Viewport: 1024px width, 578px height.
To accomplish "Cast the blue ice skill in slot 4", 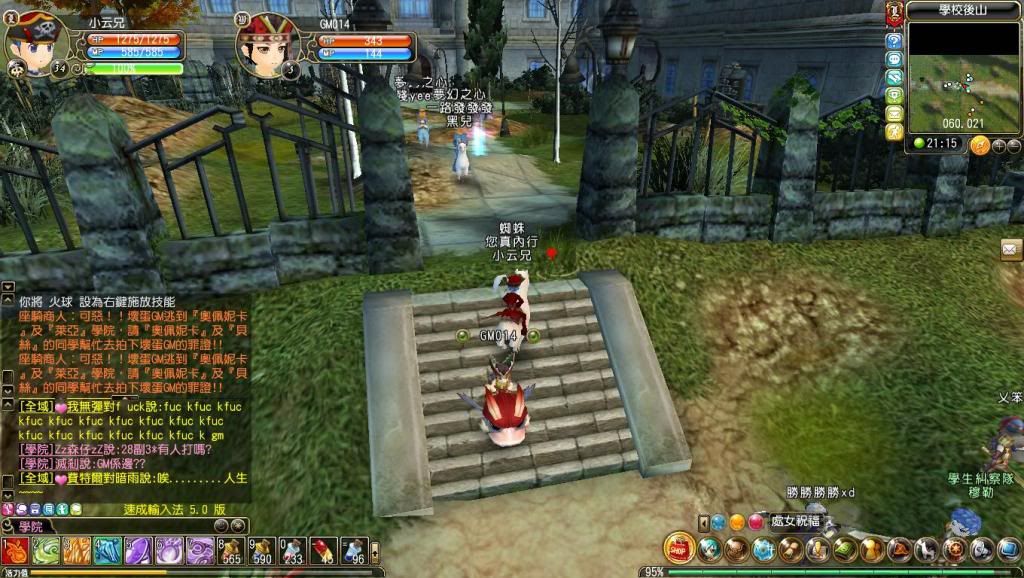I will [x=107, y=551].
